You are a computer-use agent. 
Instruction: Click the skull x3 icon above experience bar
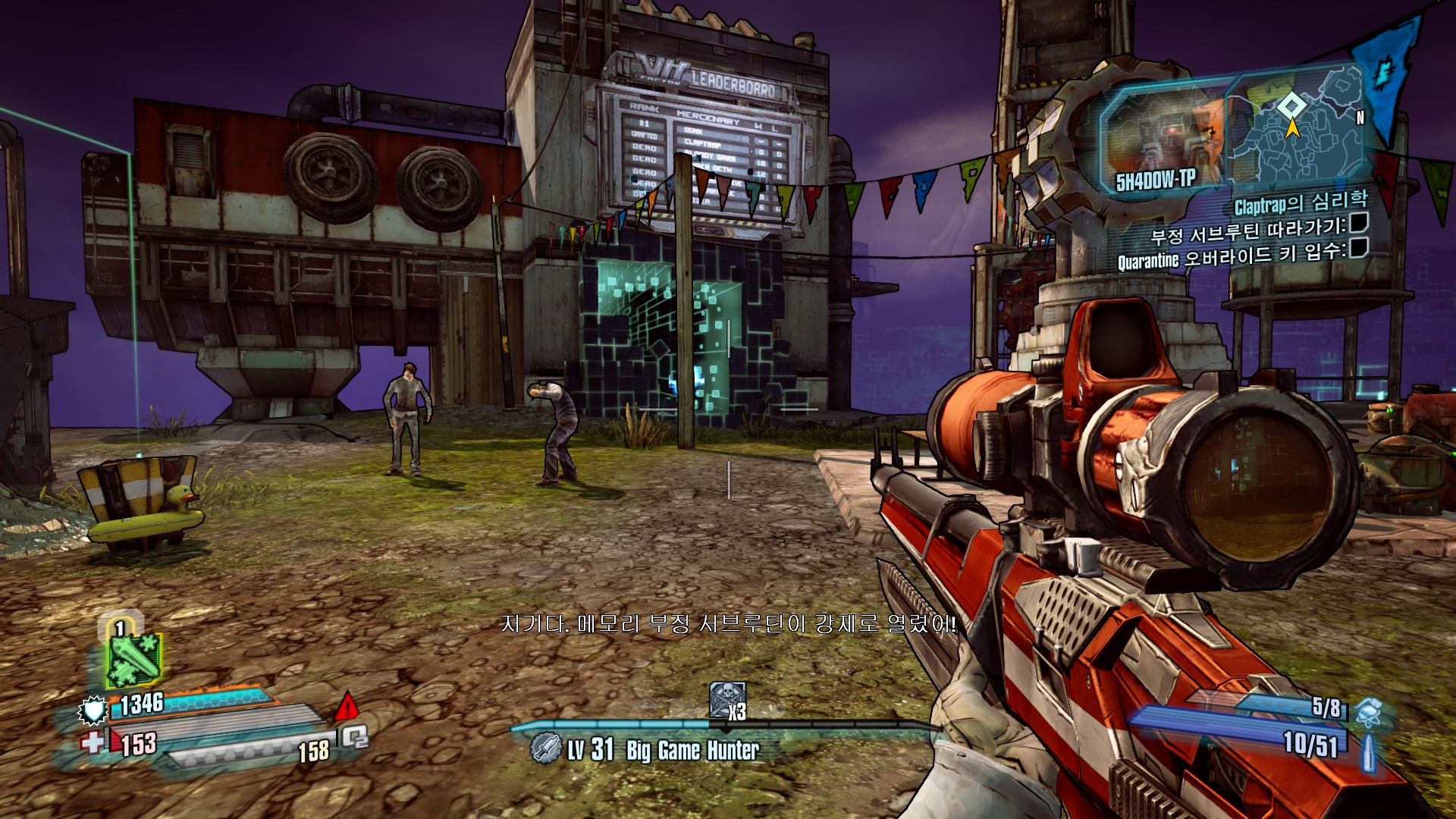tap(728, 700)
